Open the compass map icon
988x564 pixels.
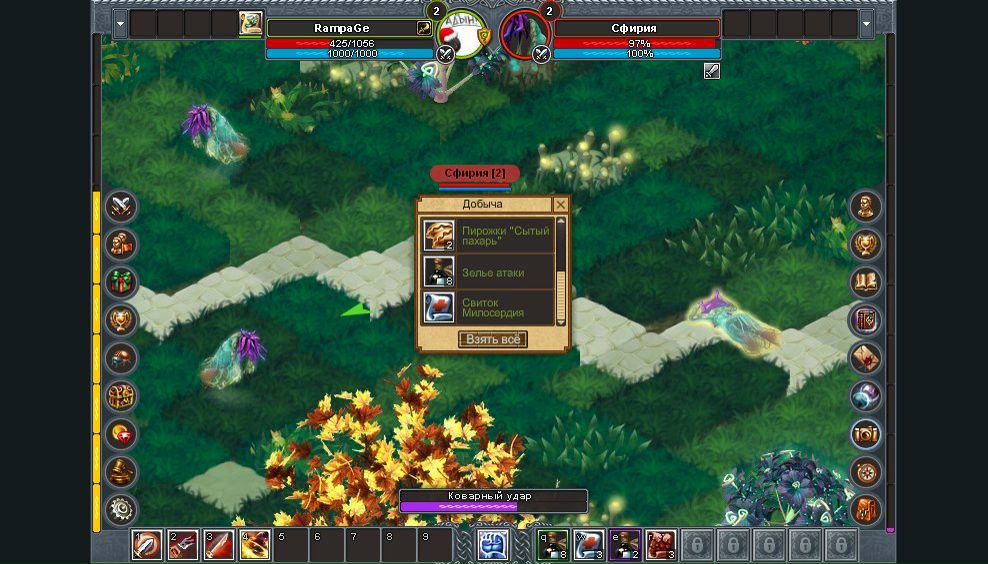click(x=865, y=472)
